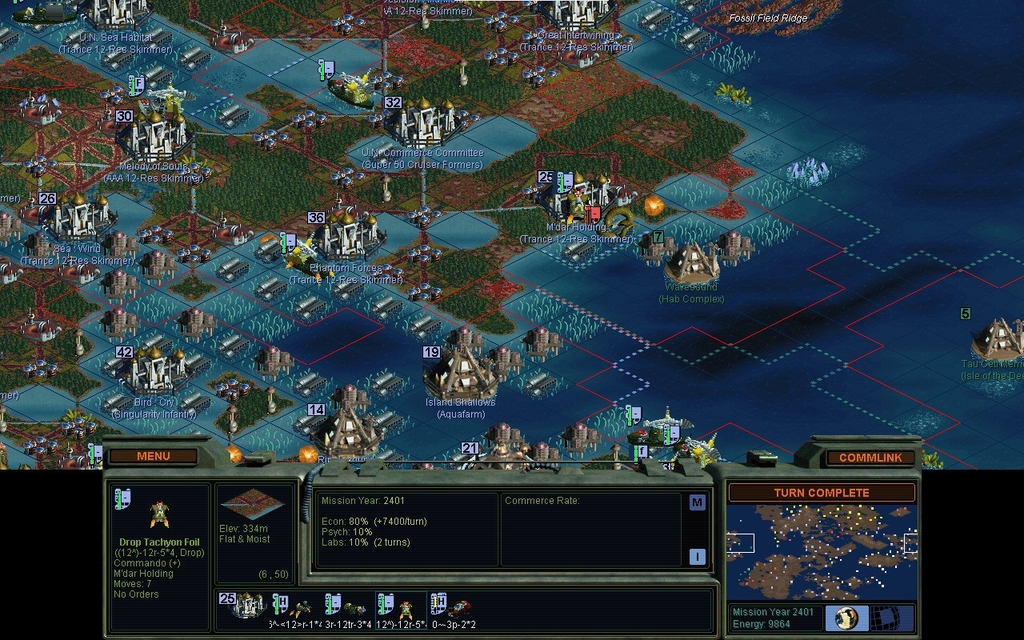Click on the world minimap

tap(821, 551)
